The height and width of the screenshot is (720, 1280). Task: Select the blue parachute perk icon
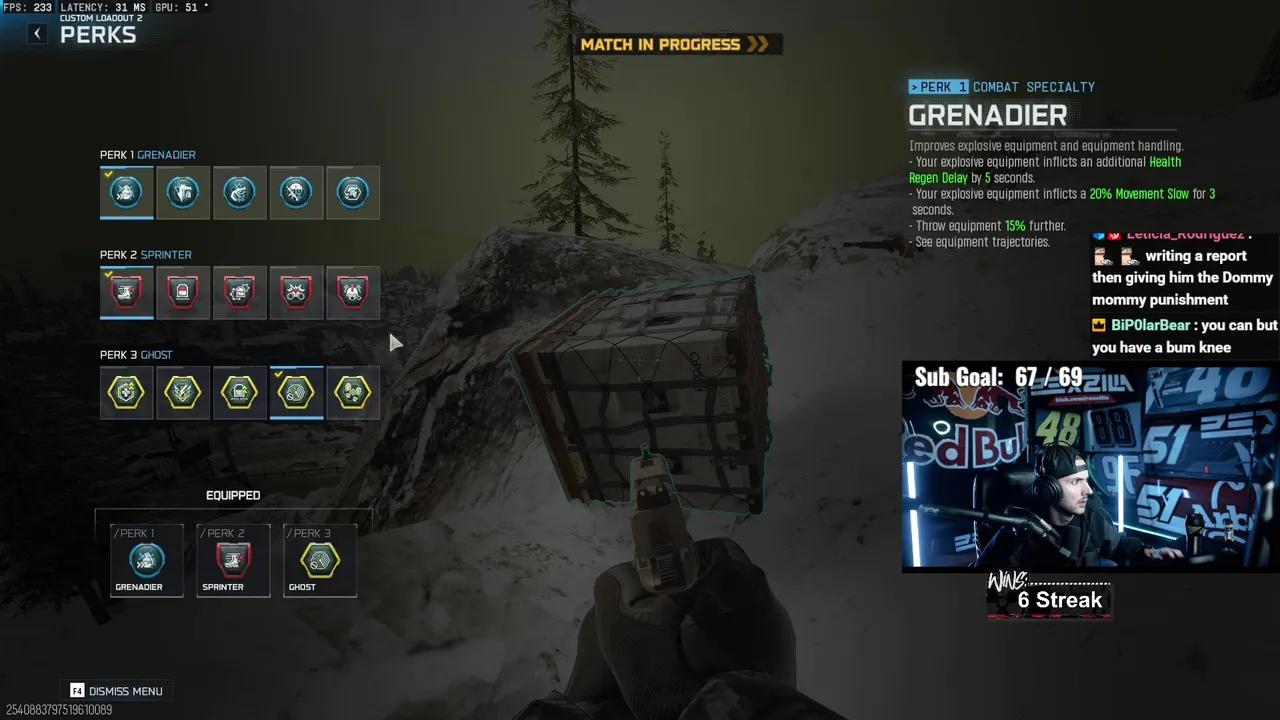point(296,192)
